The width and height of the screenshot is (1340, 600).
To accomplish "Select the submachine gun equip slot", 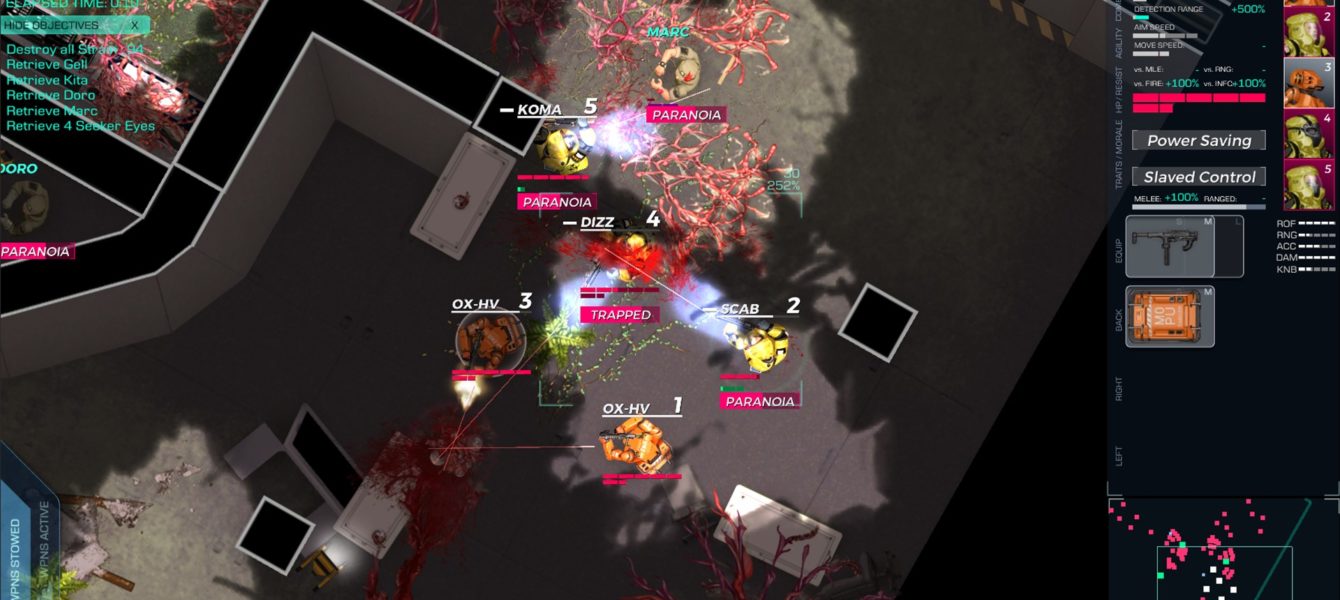I will point(1169,246).
